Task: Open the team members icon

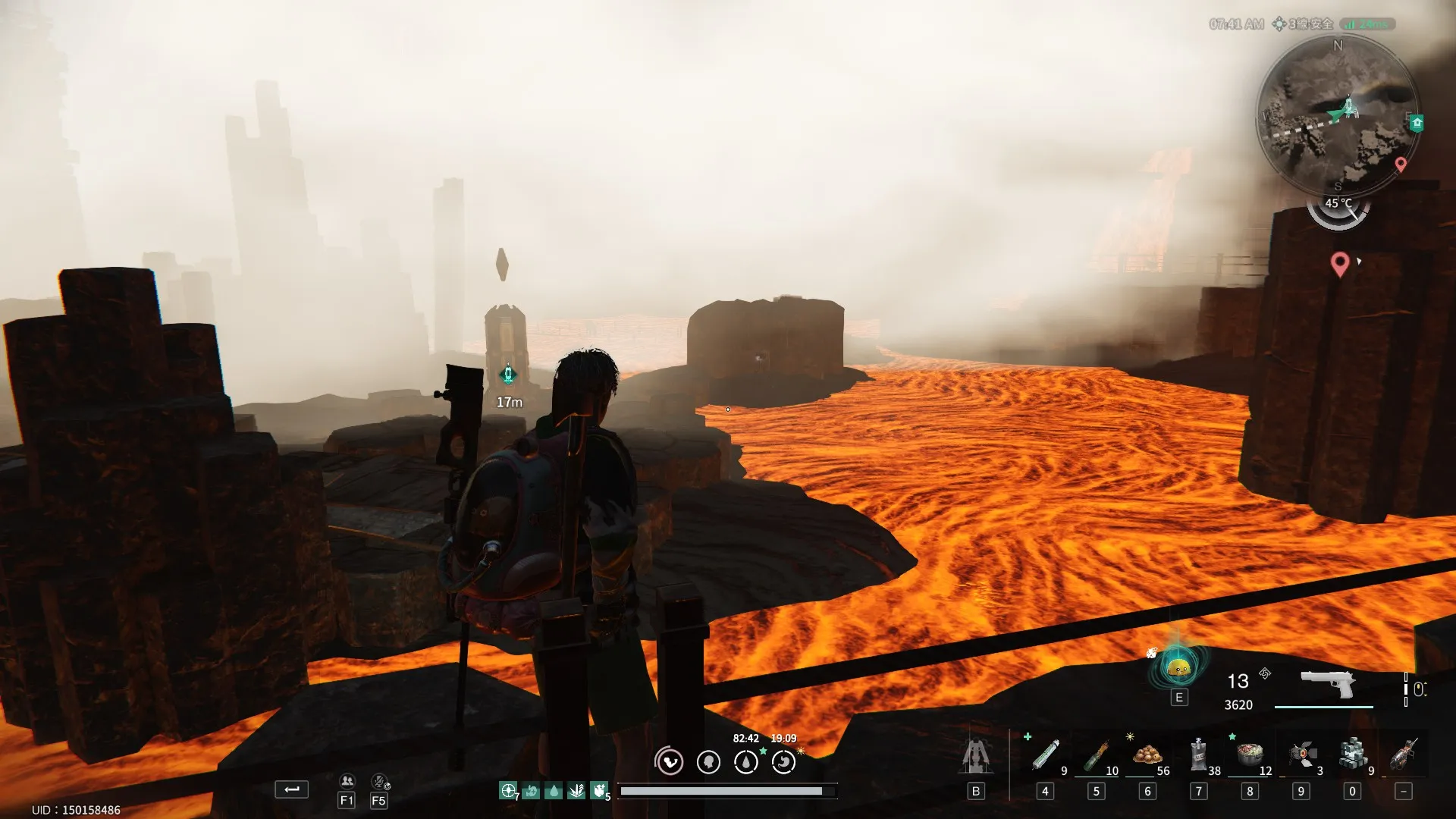Action: pyautogui.click(x=347, y=781)
